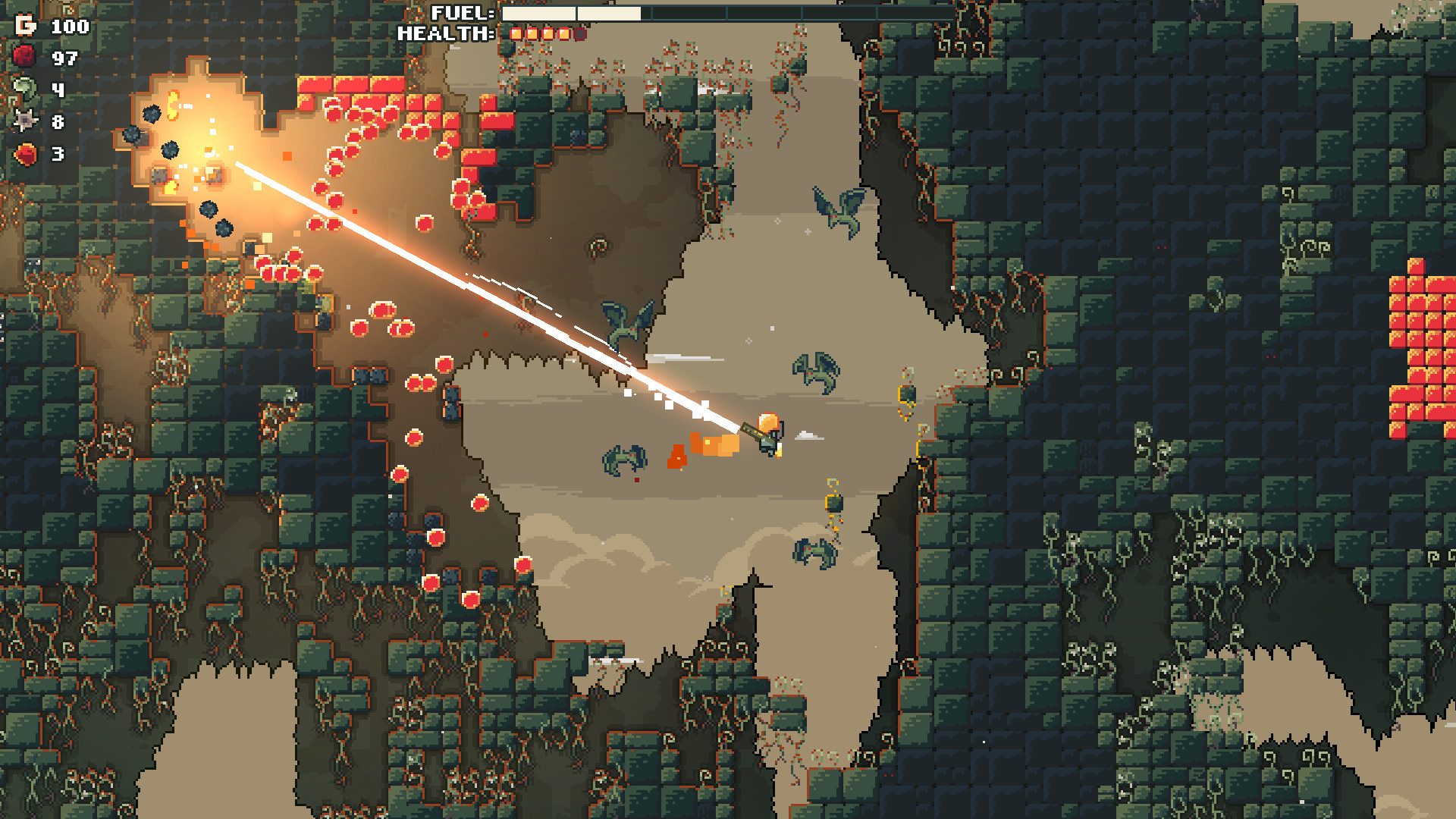Click the pale green curled resource icon

(25, 89)
